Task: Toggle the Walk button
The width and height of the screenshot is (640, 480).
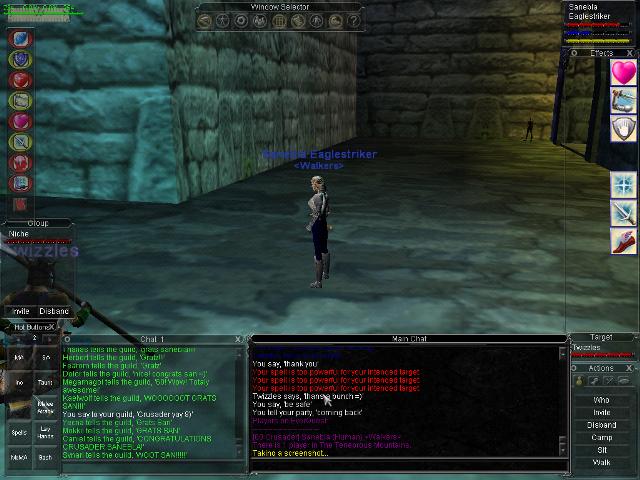Action: click(x=601, y=462)
